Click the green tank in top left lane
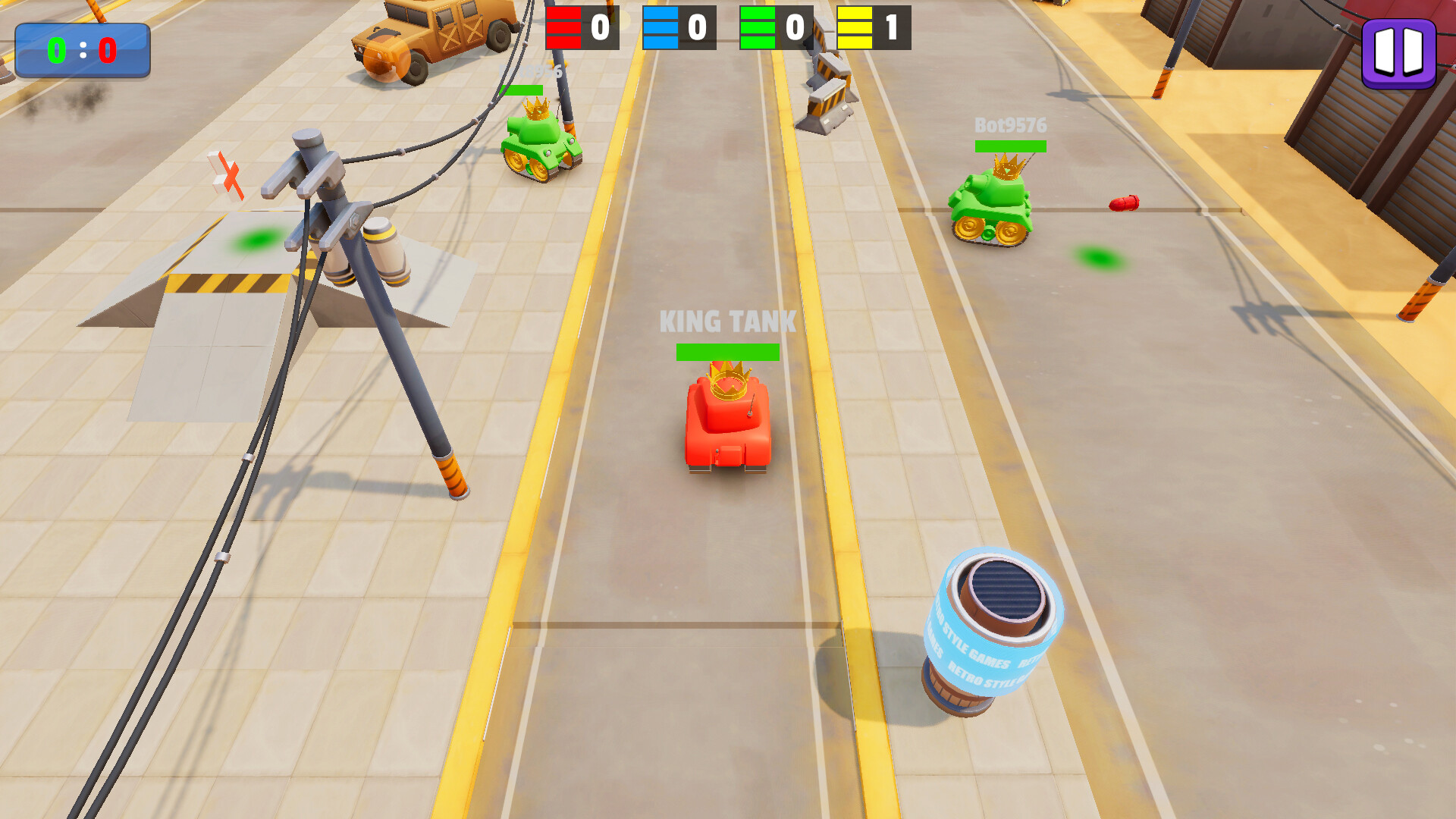1456x819 pixels. tap(540, 144)
